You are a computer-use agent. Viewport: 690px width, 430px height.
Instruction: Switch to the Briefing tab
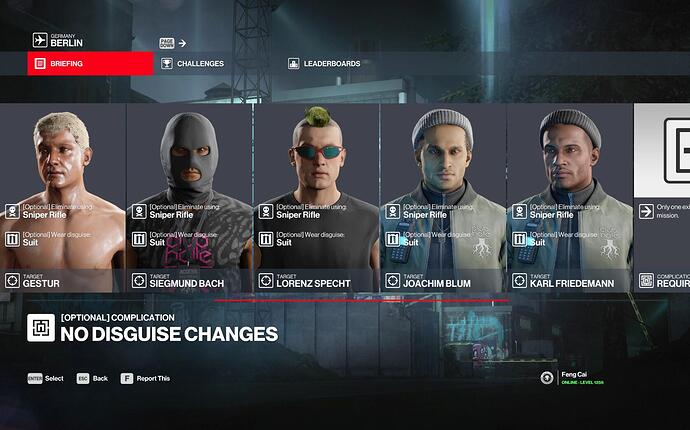90,63
